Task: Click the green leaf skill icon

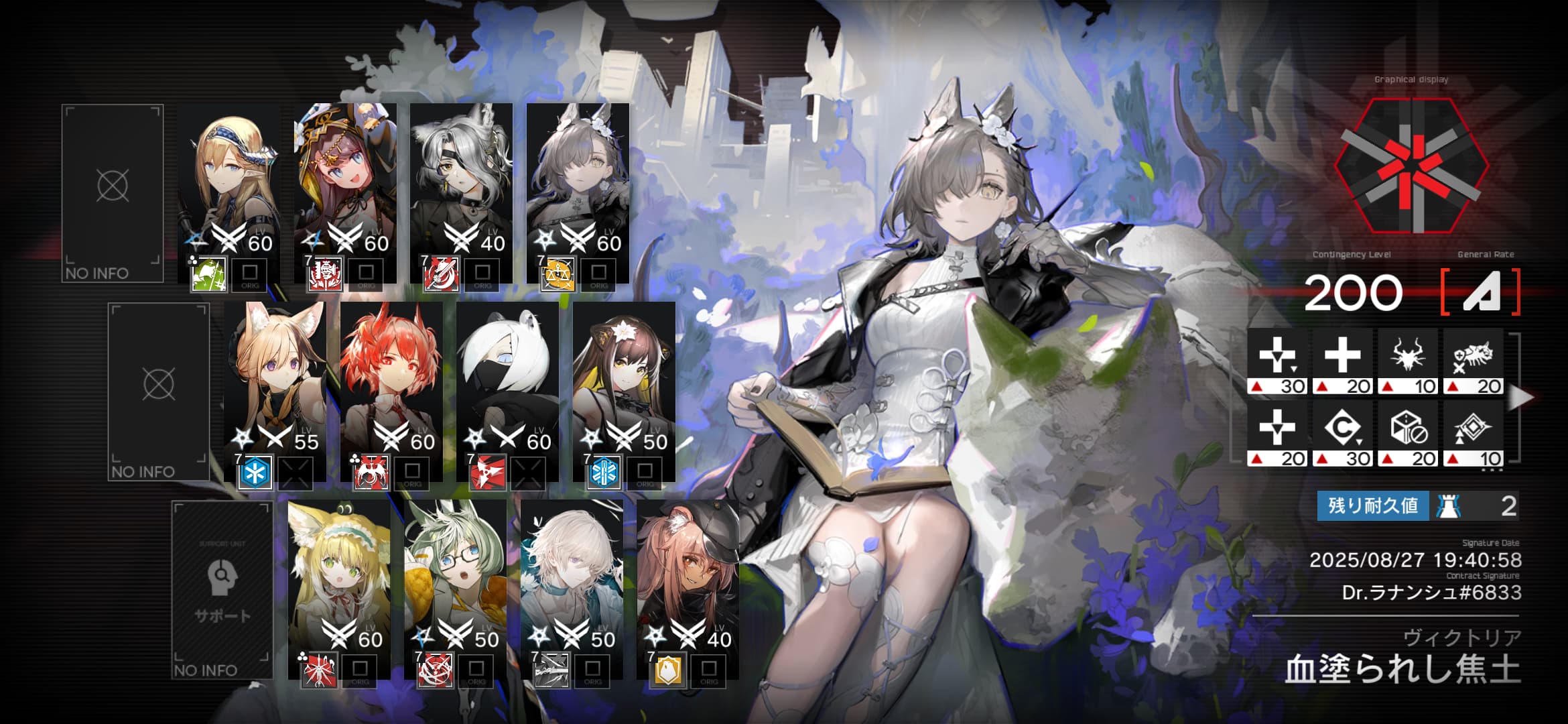Action: point(208,274)
